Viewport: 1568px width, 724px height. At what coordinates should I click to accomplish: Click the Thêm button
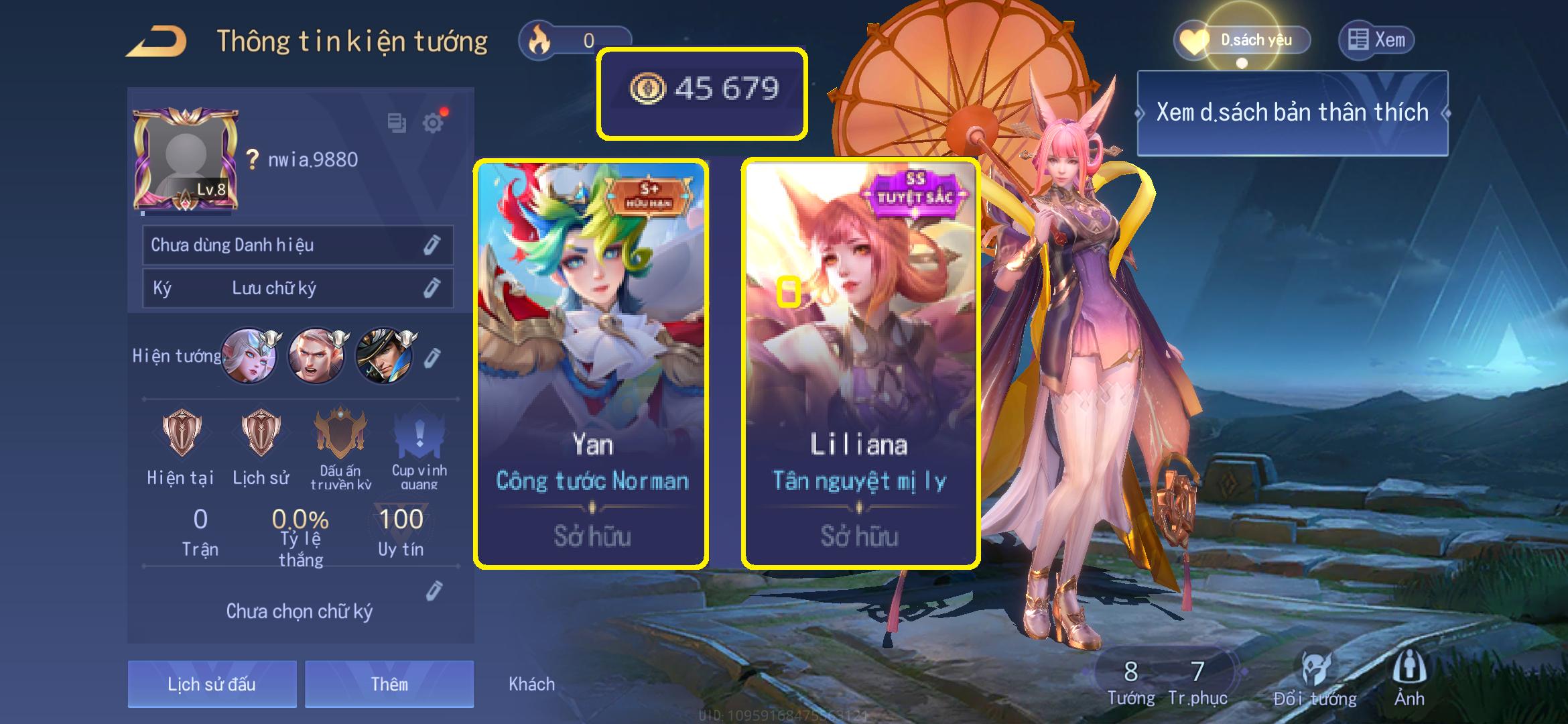point(389,684)
